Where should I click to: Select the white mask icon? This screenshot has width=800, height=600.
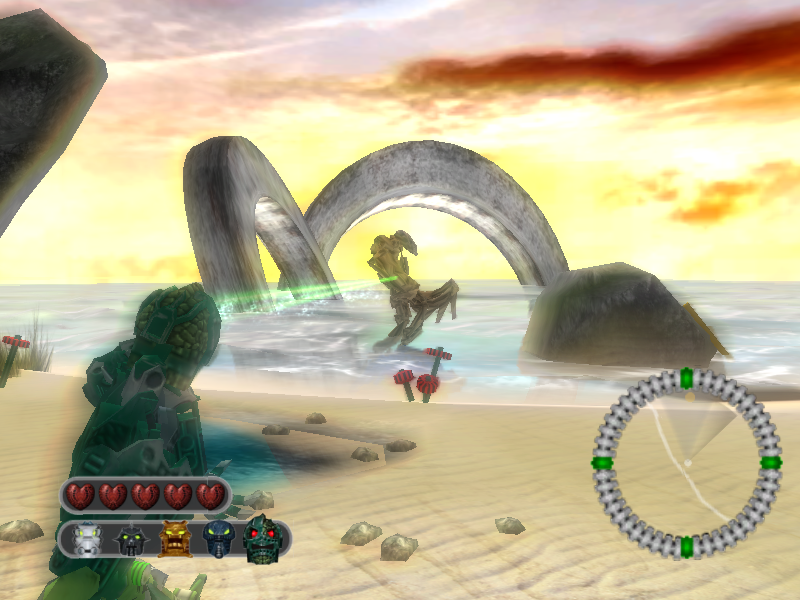pos(88,540)
